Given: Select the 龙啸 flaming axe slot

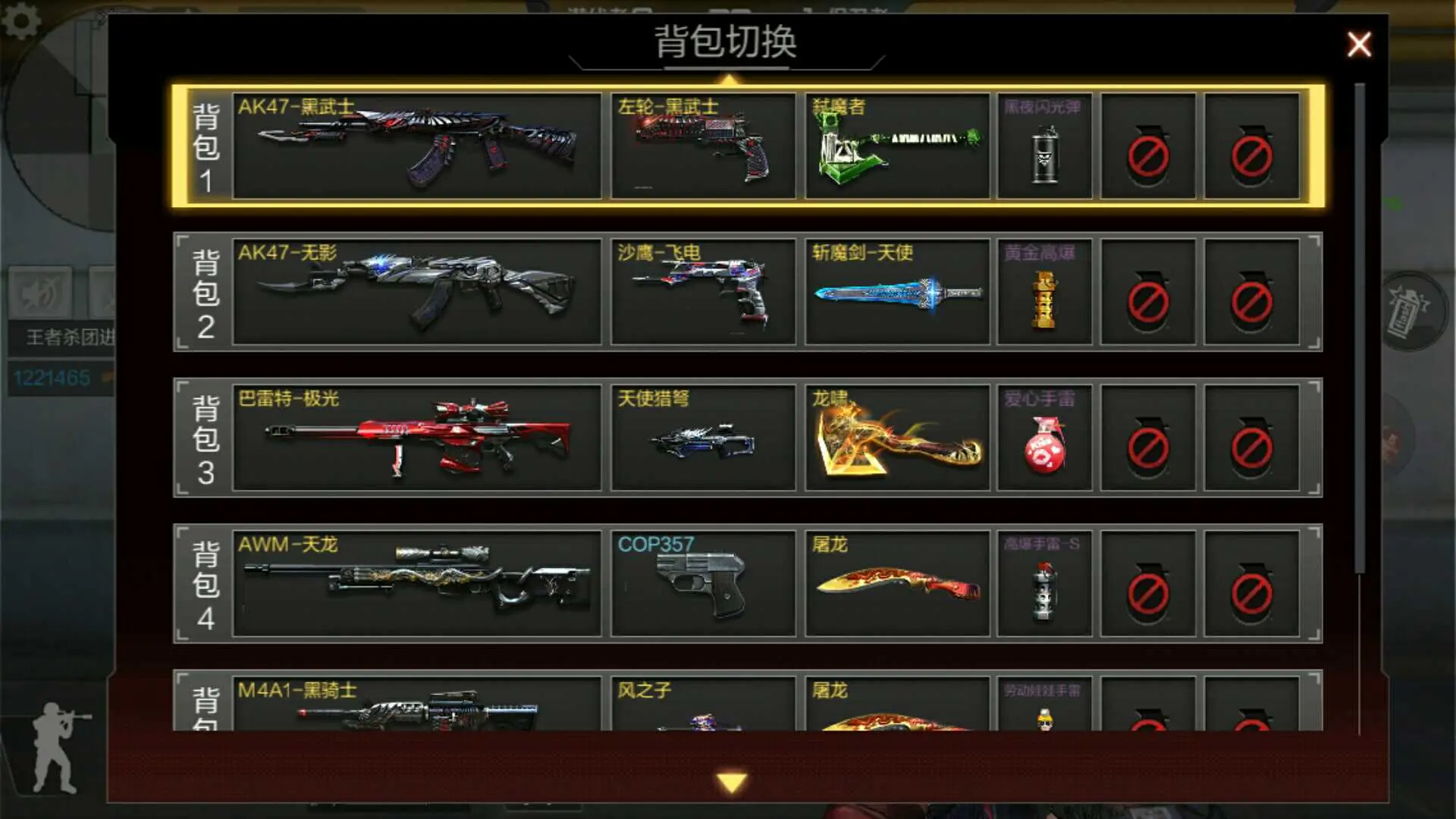Looking at the screenshot, I should (897, 438).
